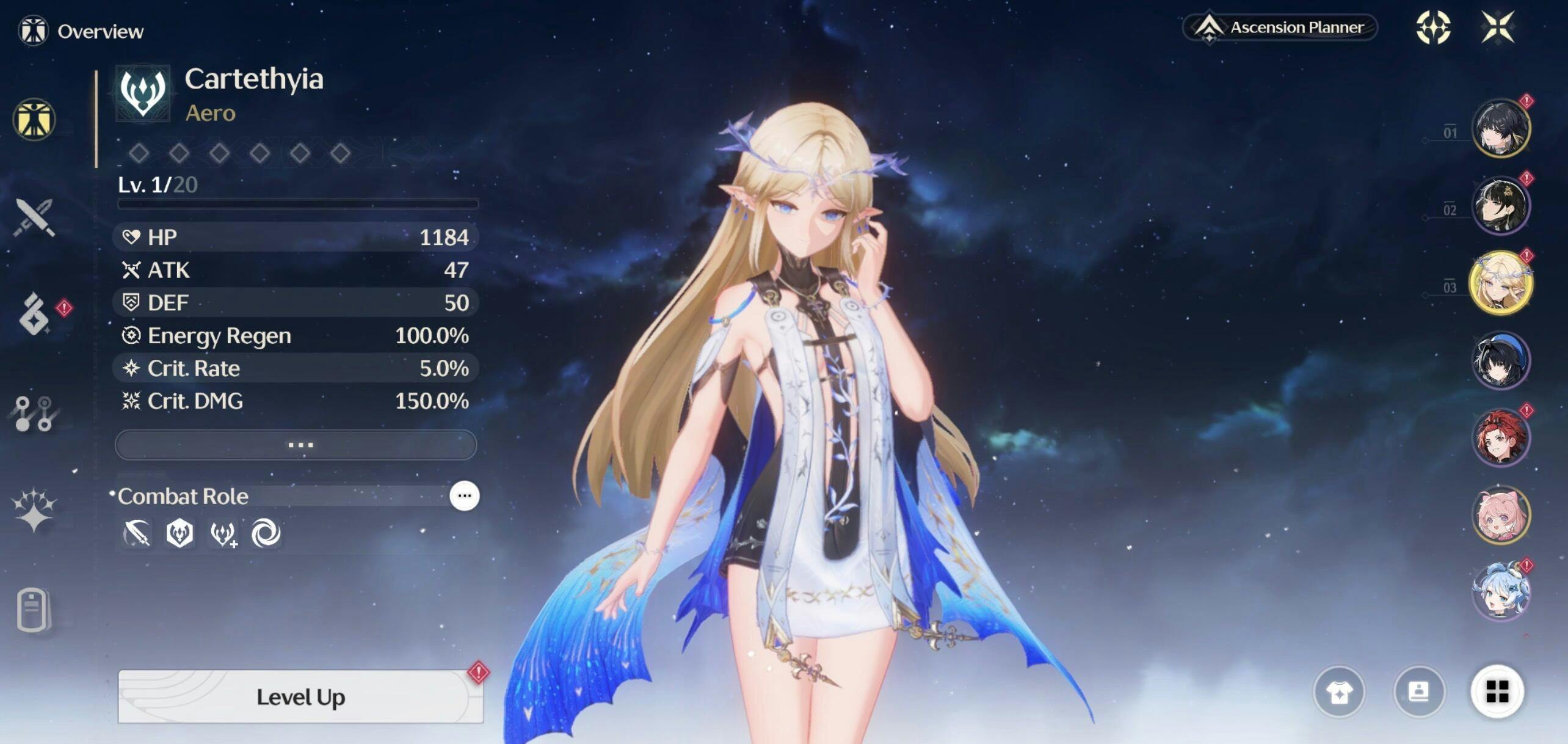Select the pink-haired character portrait
This screenshot has width=1568, height=744.
1500,515
